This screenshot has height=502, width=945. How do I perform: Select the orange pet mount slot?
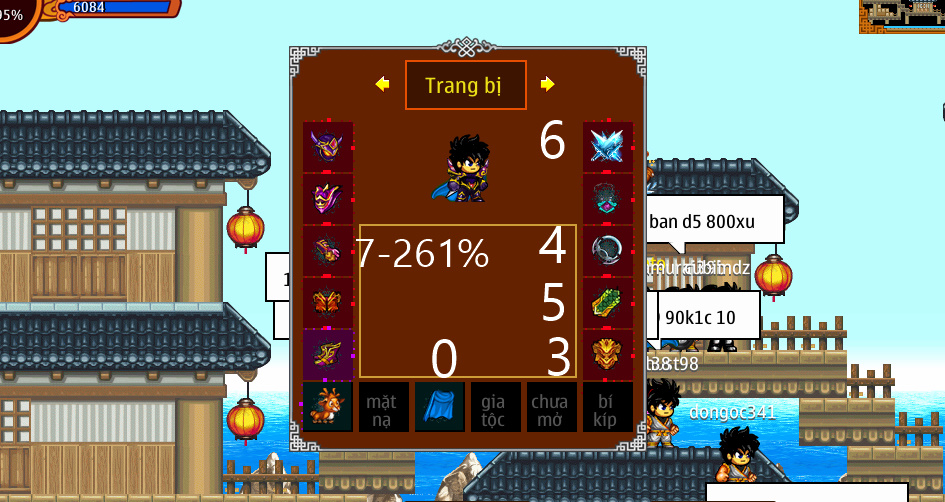point(328,407)
